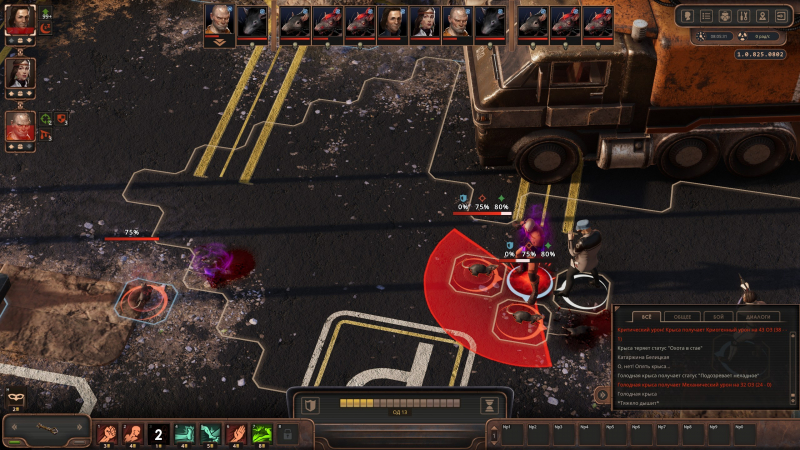Image resolution: width=800 pixels, height=450 pixels.
Task: Select the red masked companion portrait
Action: tap(20, 126)
